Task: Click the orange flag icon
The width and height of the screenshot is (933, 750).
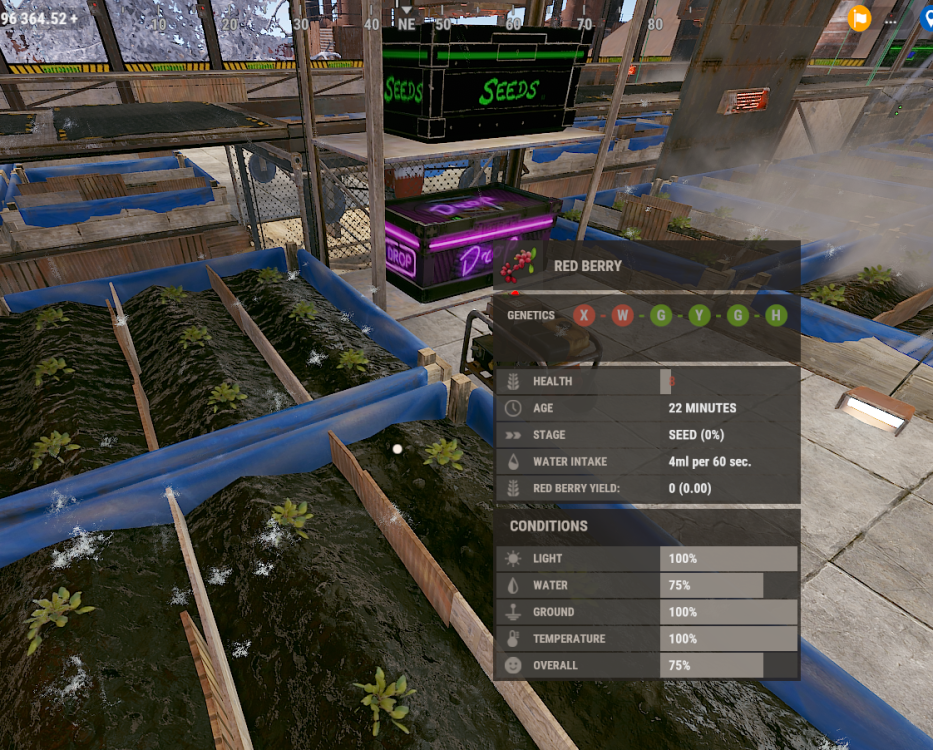Action: coord(859,18)
